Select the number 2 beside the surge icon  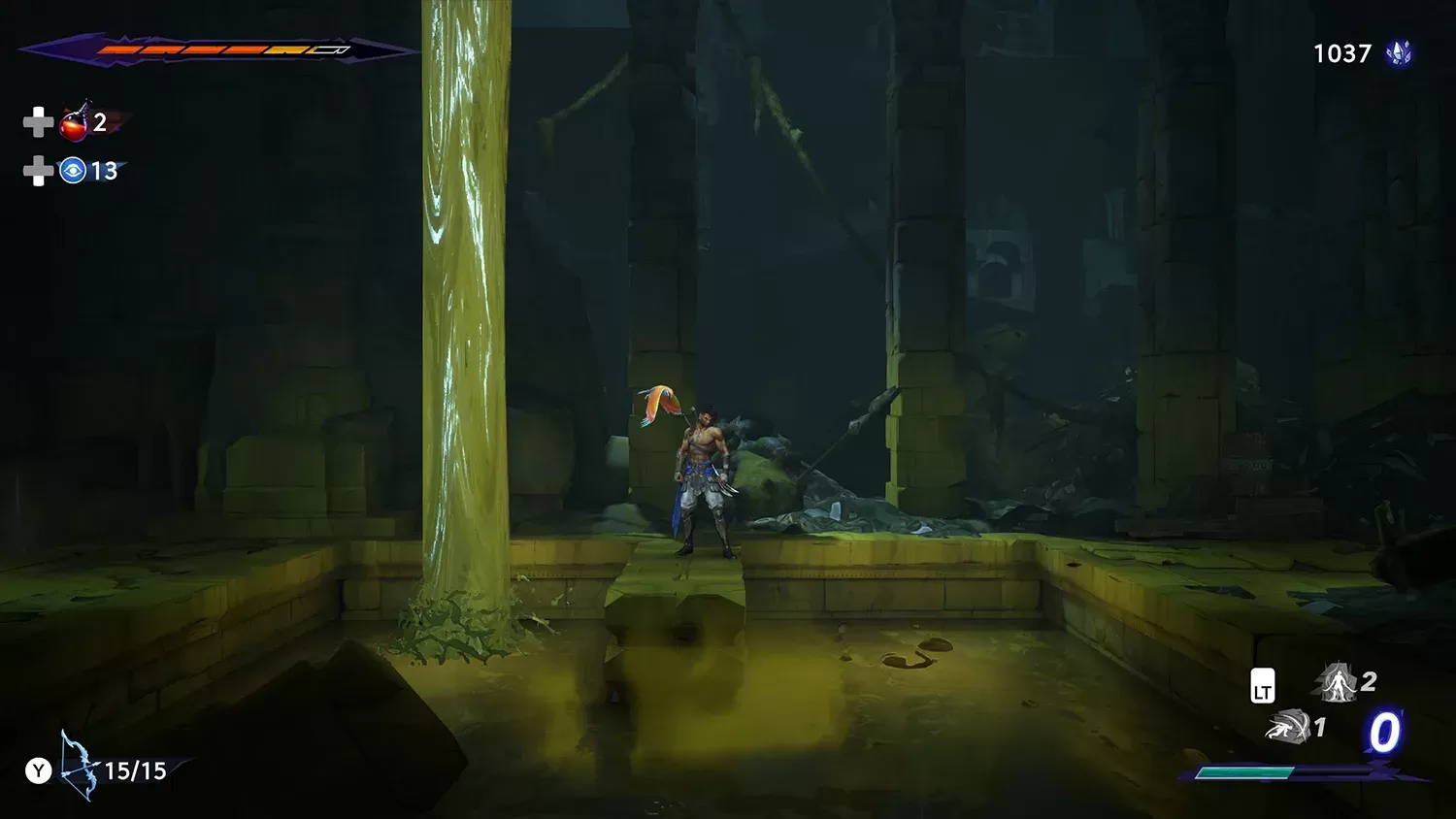(x=1369, y=682)
